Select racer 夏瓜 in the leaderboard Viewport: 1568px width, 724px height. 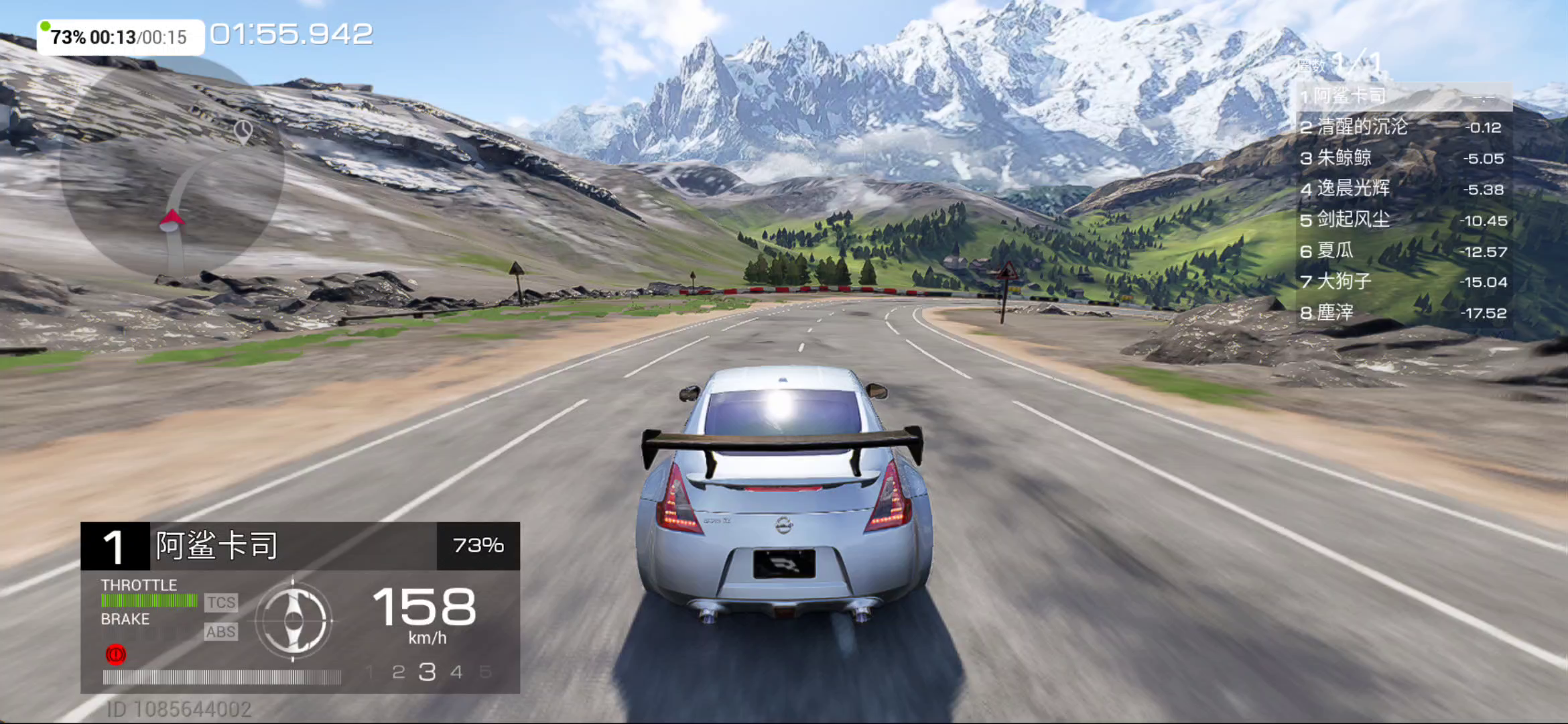(x=1403, y=251)
